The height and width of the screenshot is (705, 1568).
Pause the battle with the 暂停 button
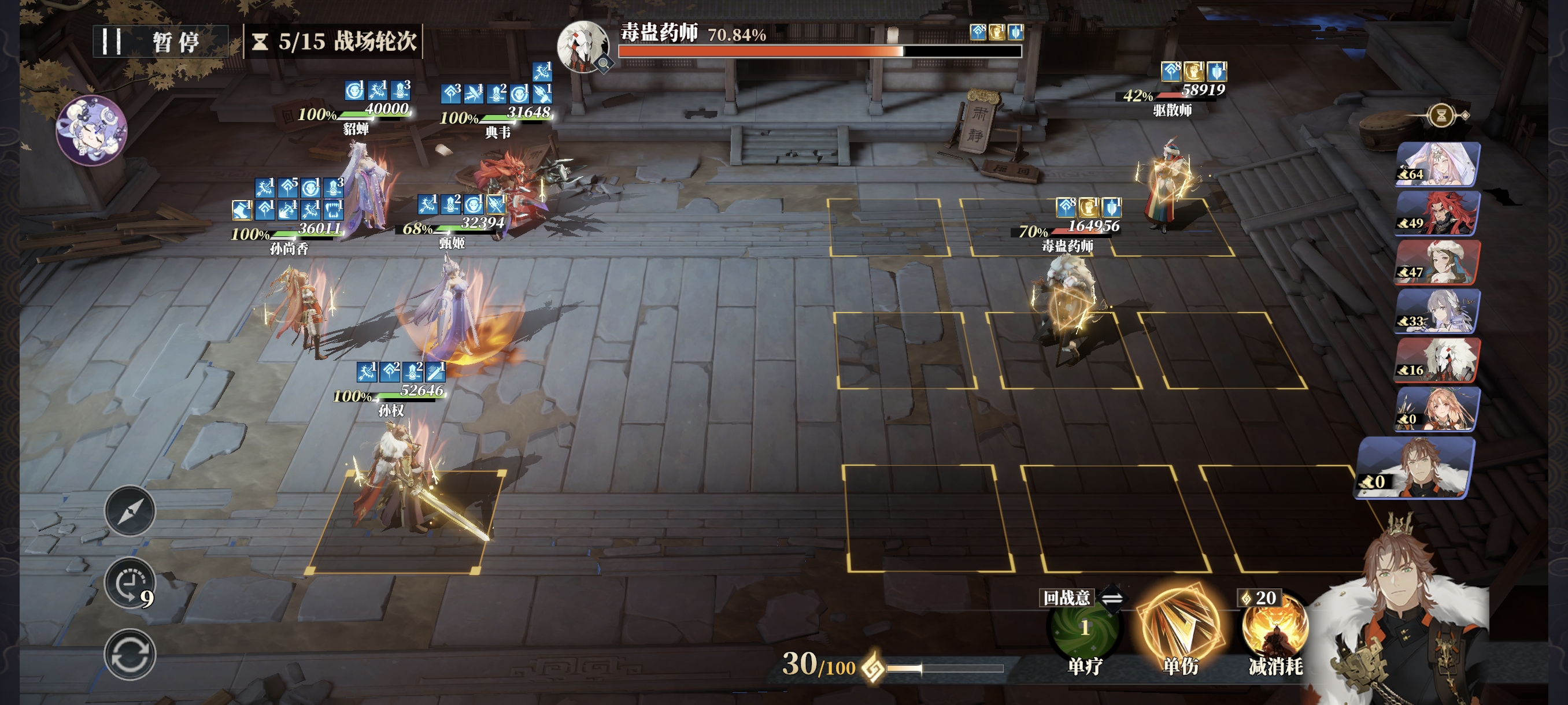160,42
